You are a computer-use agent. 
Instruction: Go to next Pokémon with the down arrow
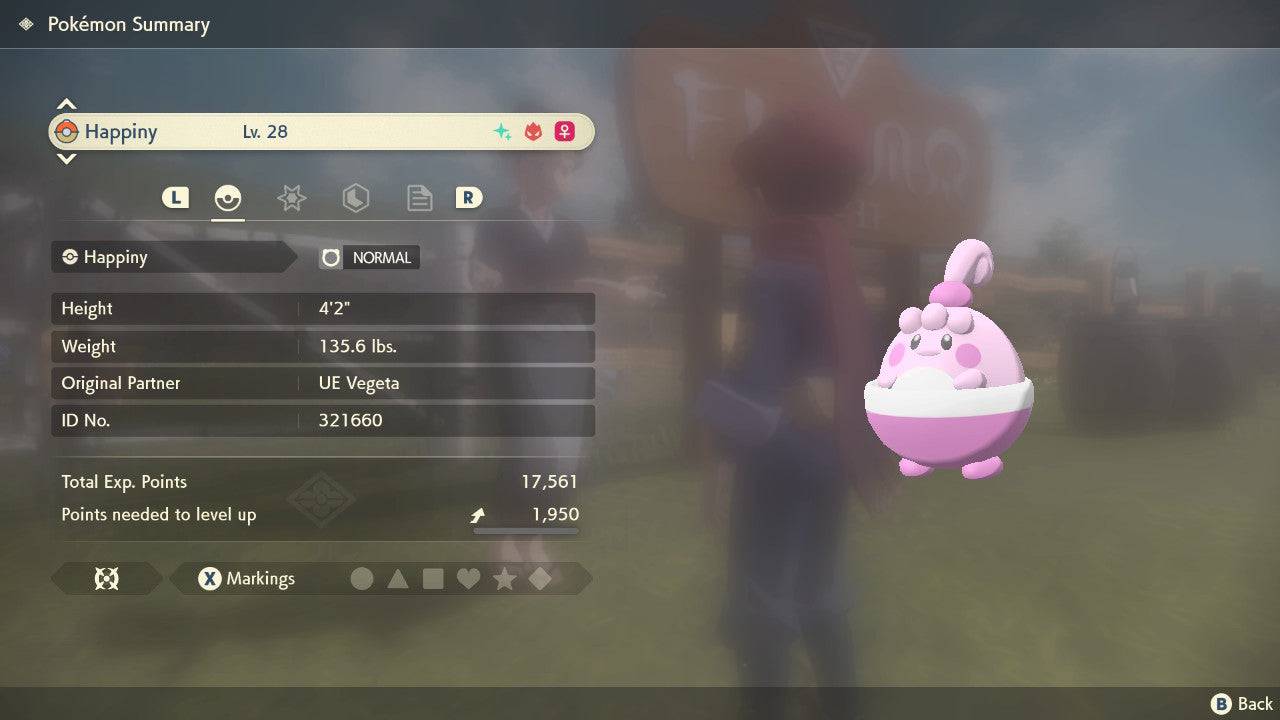pyautogui.click(x=66, y=158)
